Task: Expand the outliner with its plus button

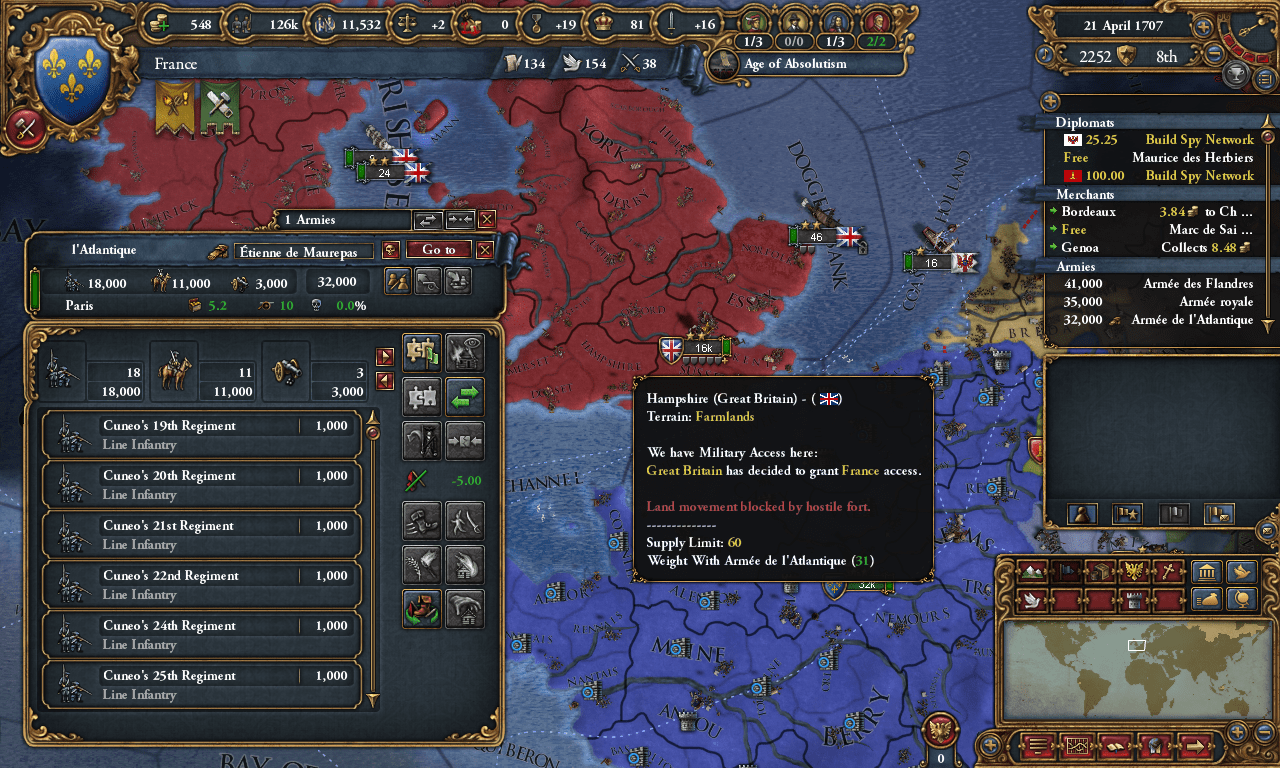Action: tap(1048, 101)
